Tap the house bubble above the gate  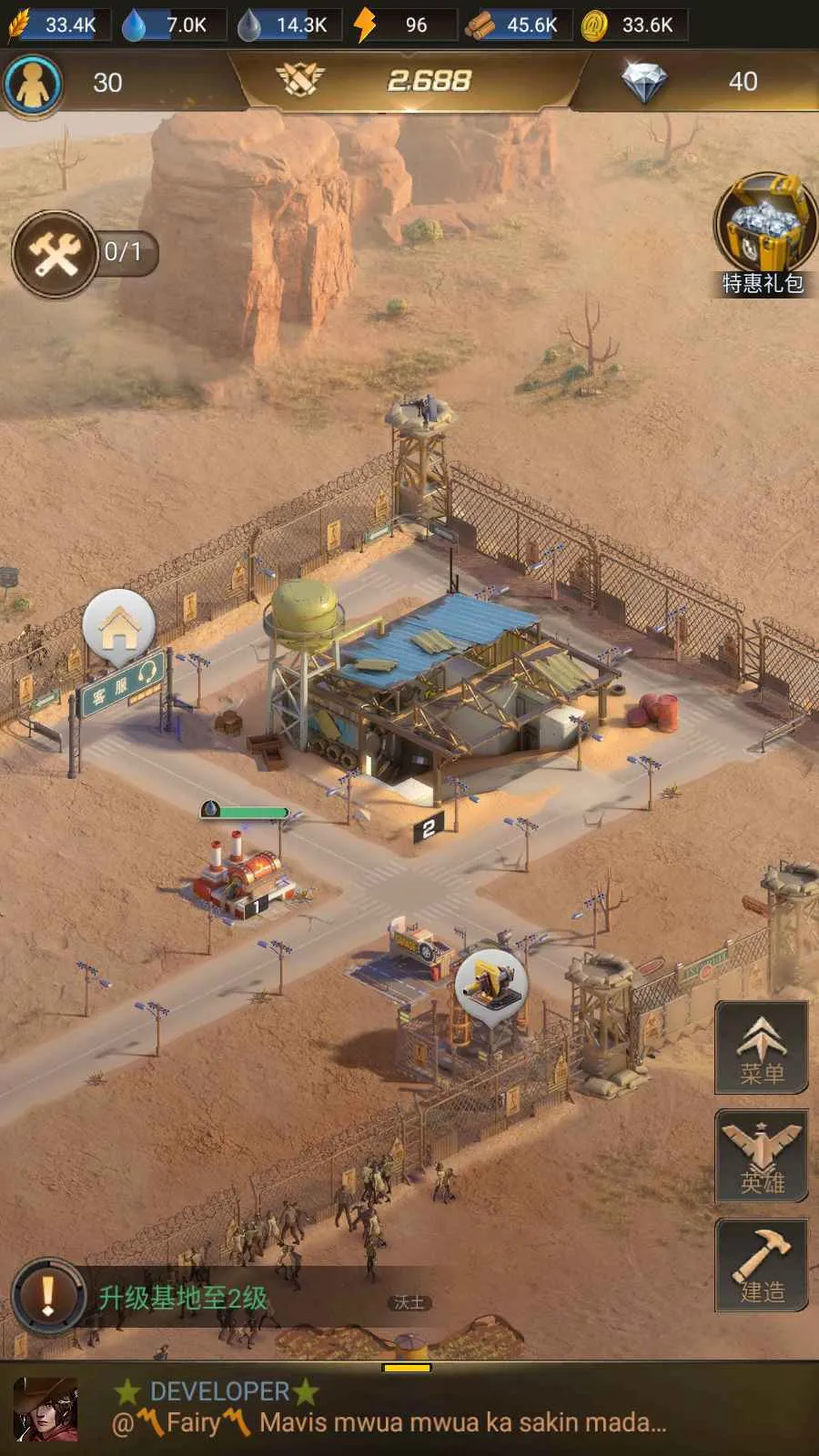118,626
